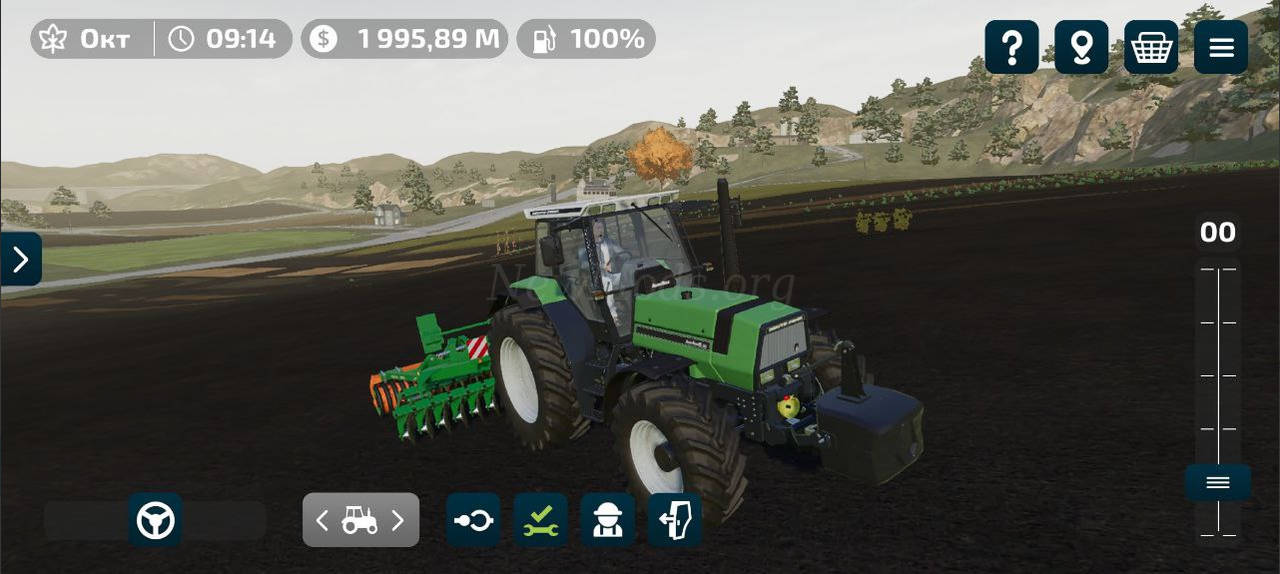Switch to previous vehicle with left arrow
Viewport: 1280px width, 574px height.
point(322,520)
